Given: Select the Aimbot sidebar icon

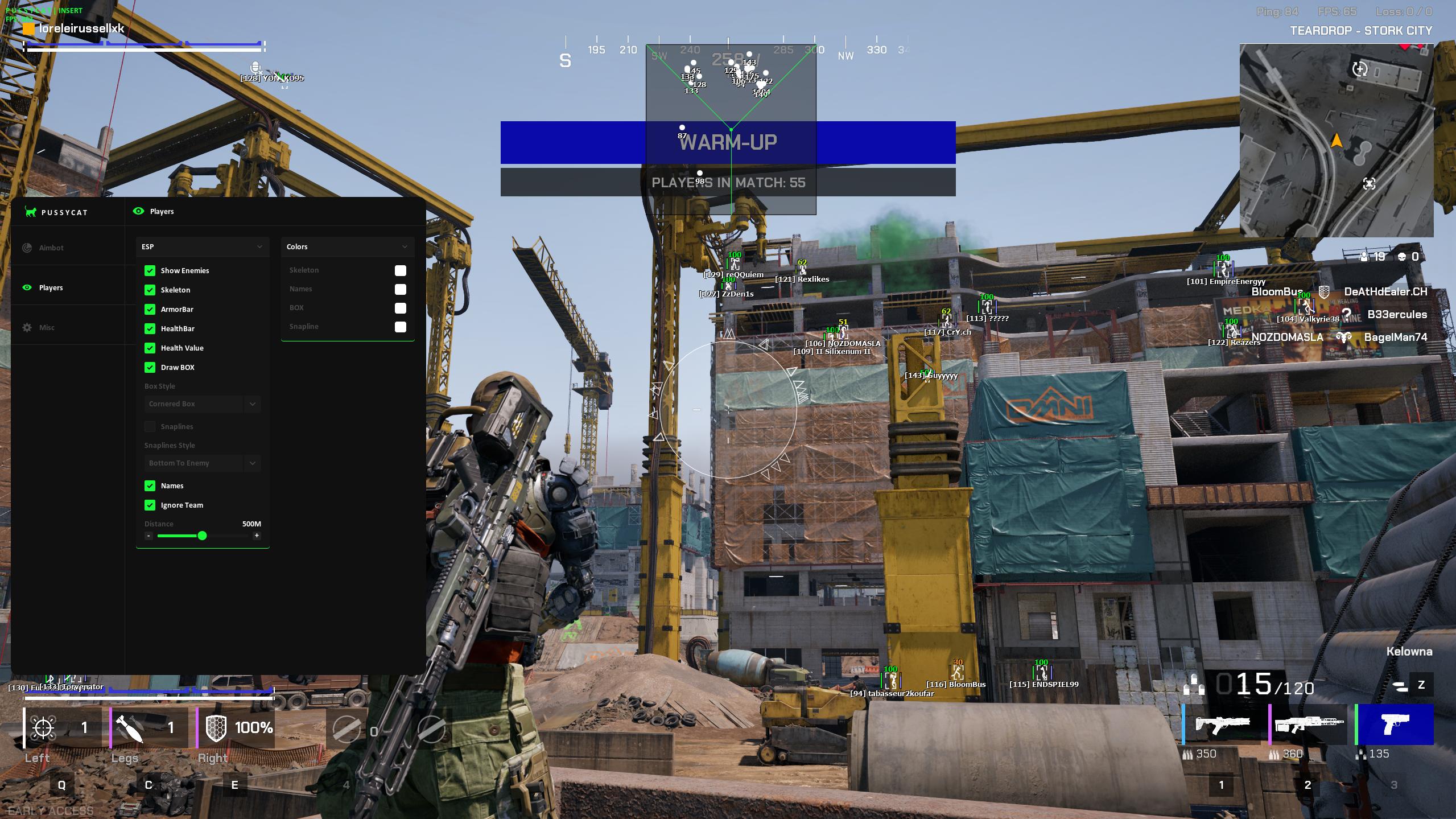Looking at the screenshot, I should pyautogui.click(x=27, y=247).
